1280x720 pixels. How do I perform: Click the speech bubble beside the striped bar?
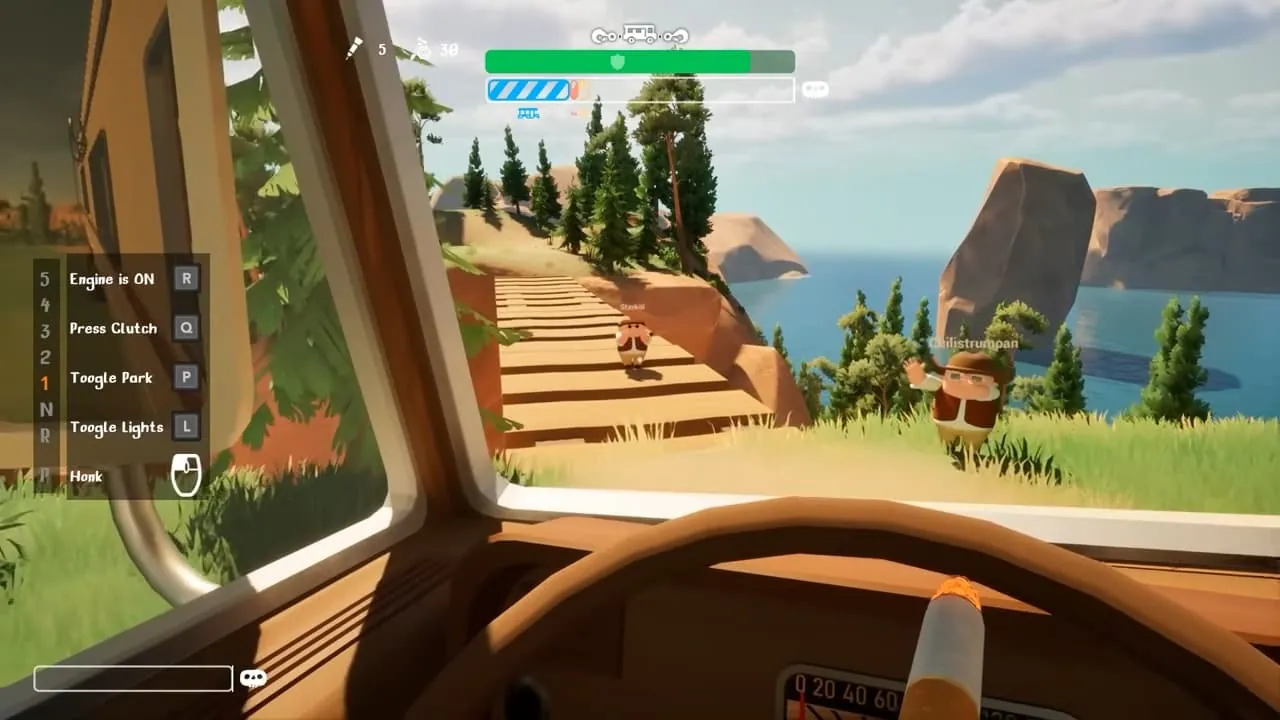(816, 90)
